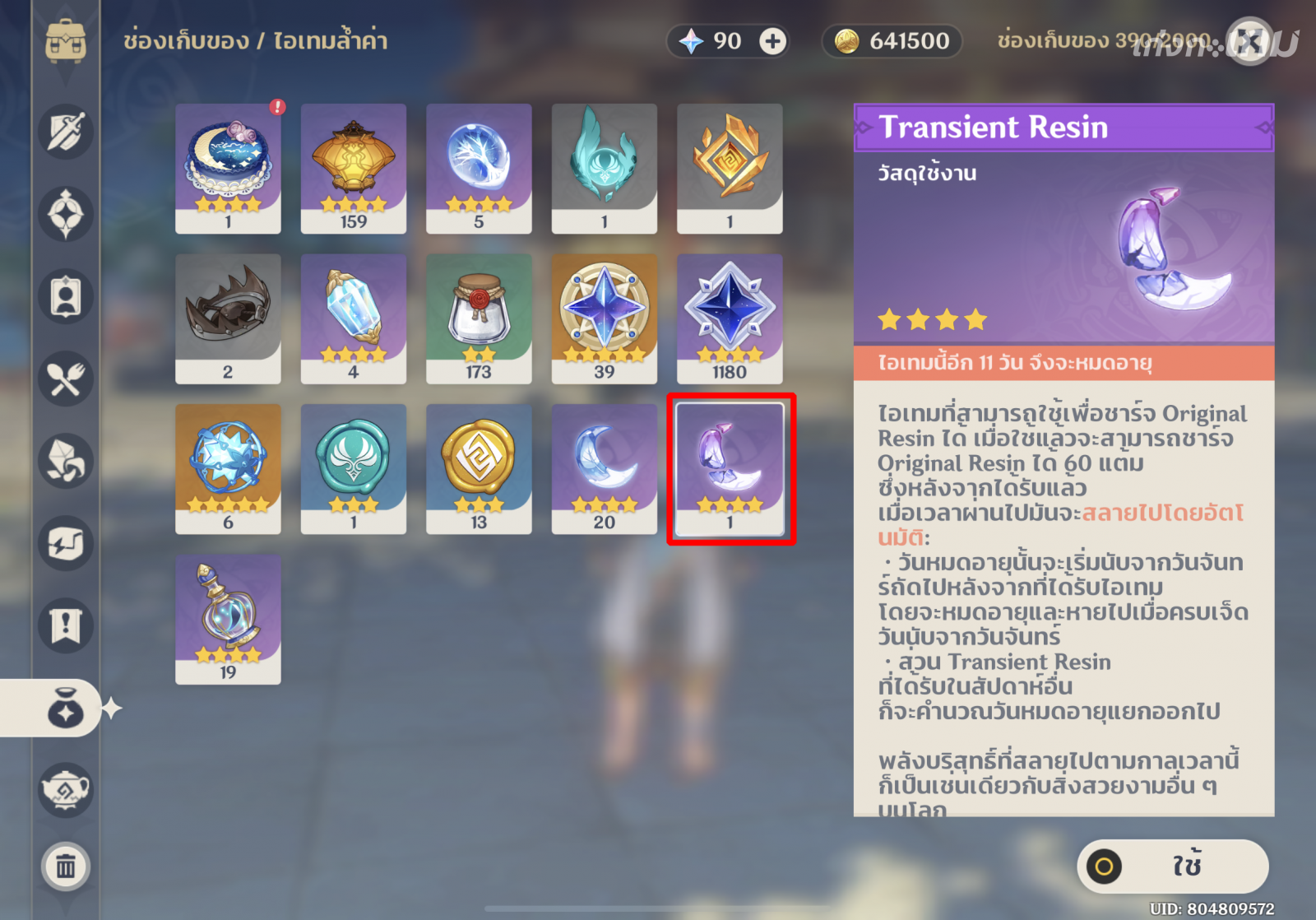Image resolution: width=1316 pixels, height=920 pixels.
Task: Select the Acquaint Fate slot showing 1180
Action: pyautogui.click(x=730, y=318)
